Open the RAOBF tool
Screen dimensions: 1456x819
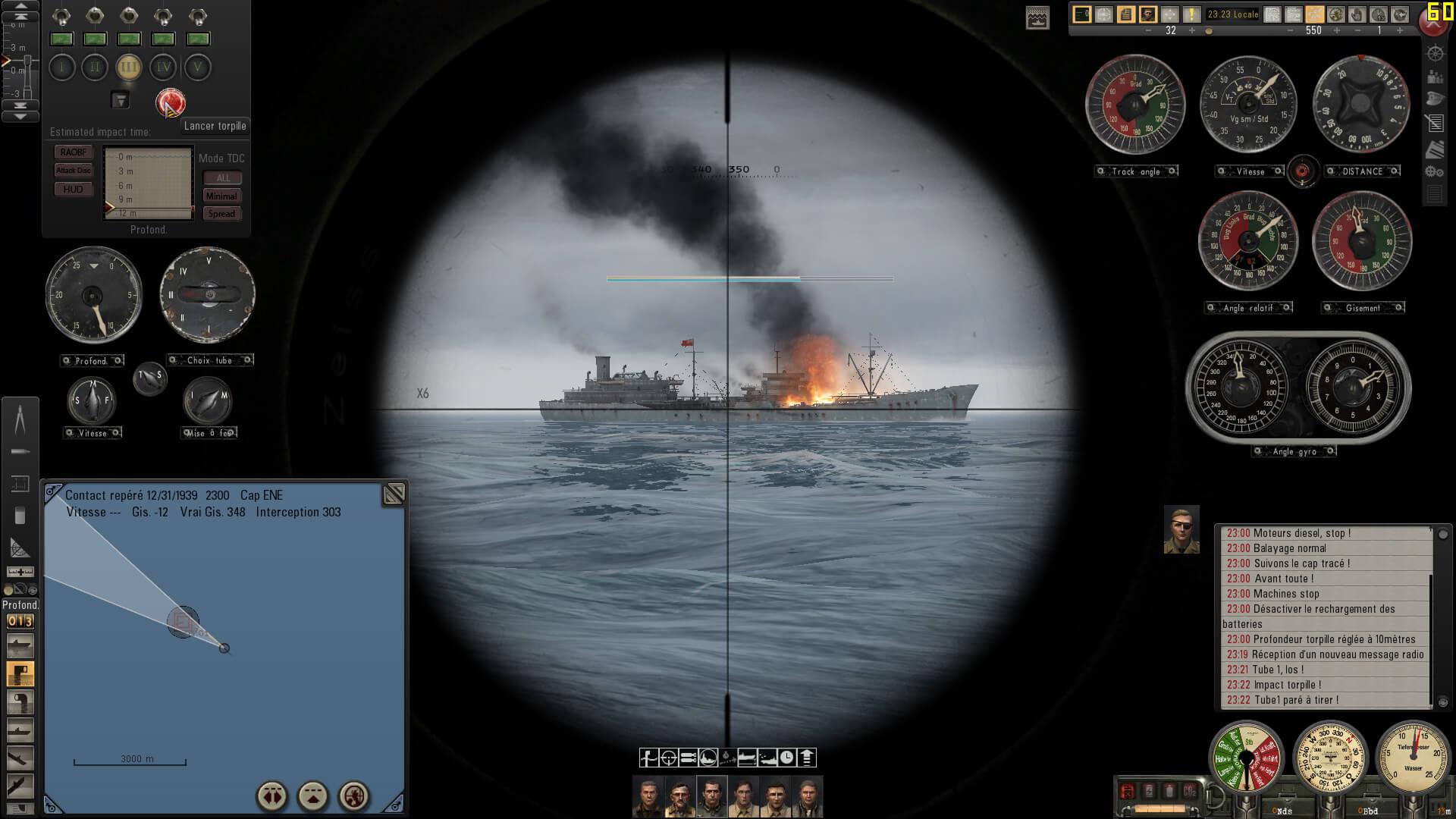[x=74, y=152]
